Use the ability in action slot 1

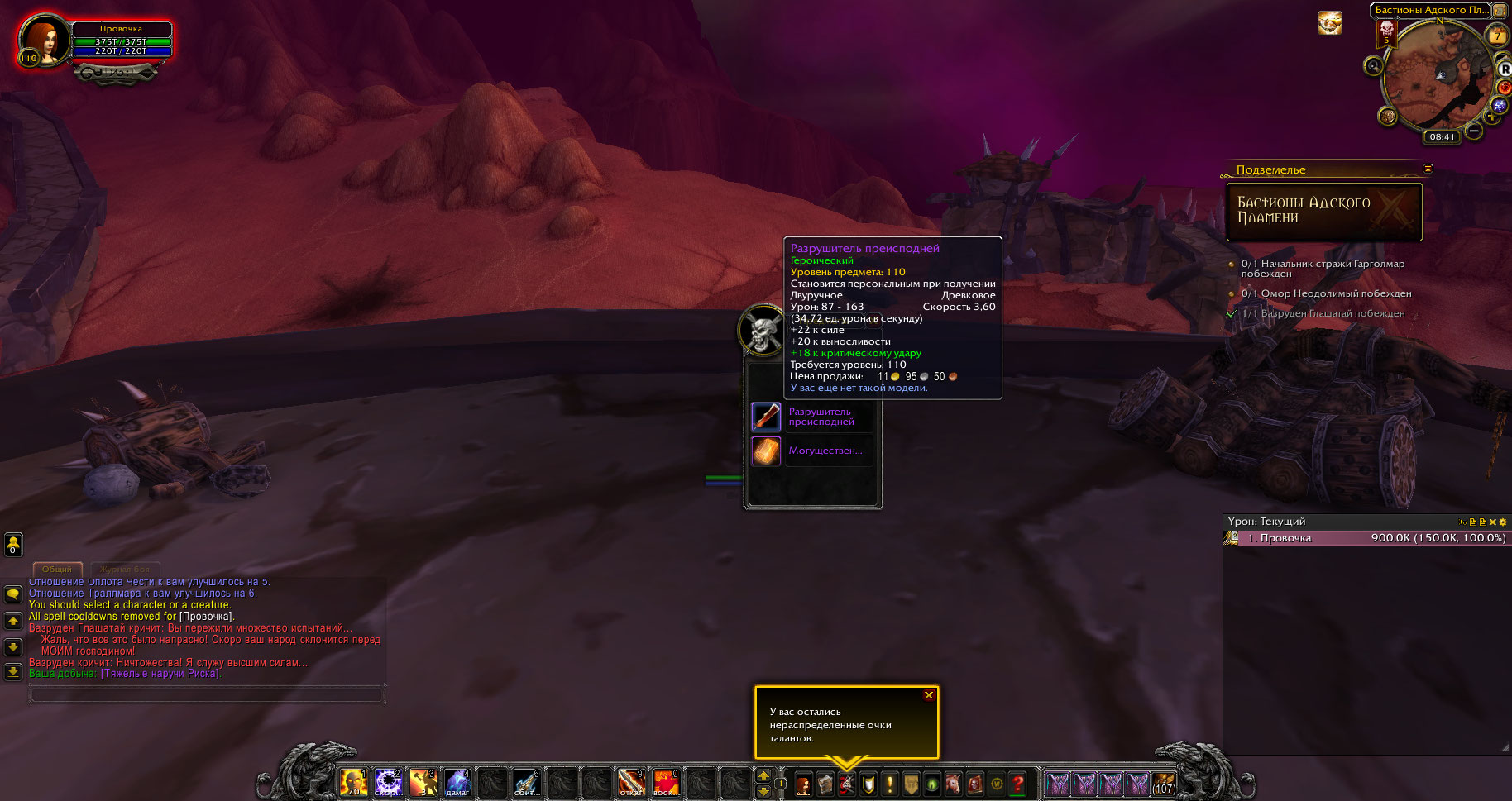pos(353,783)
